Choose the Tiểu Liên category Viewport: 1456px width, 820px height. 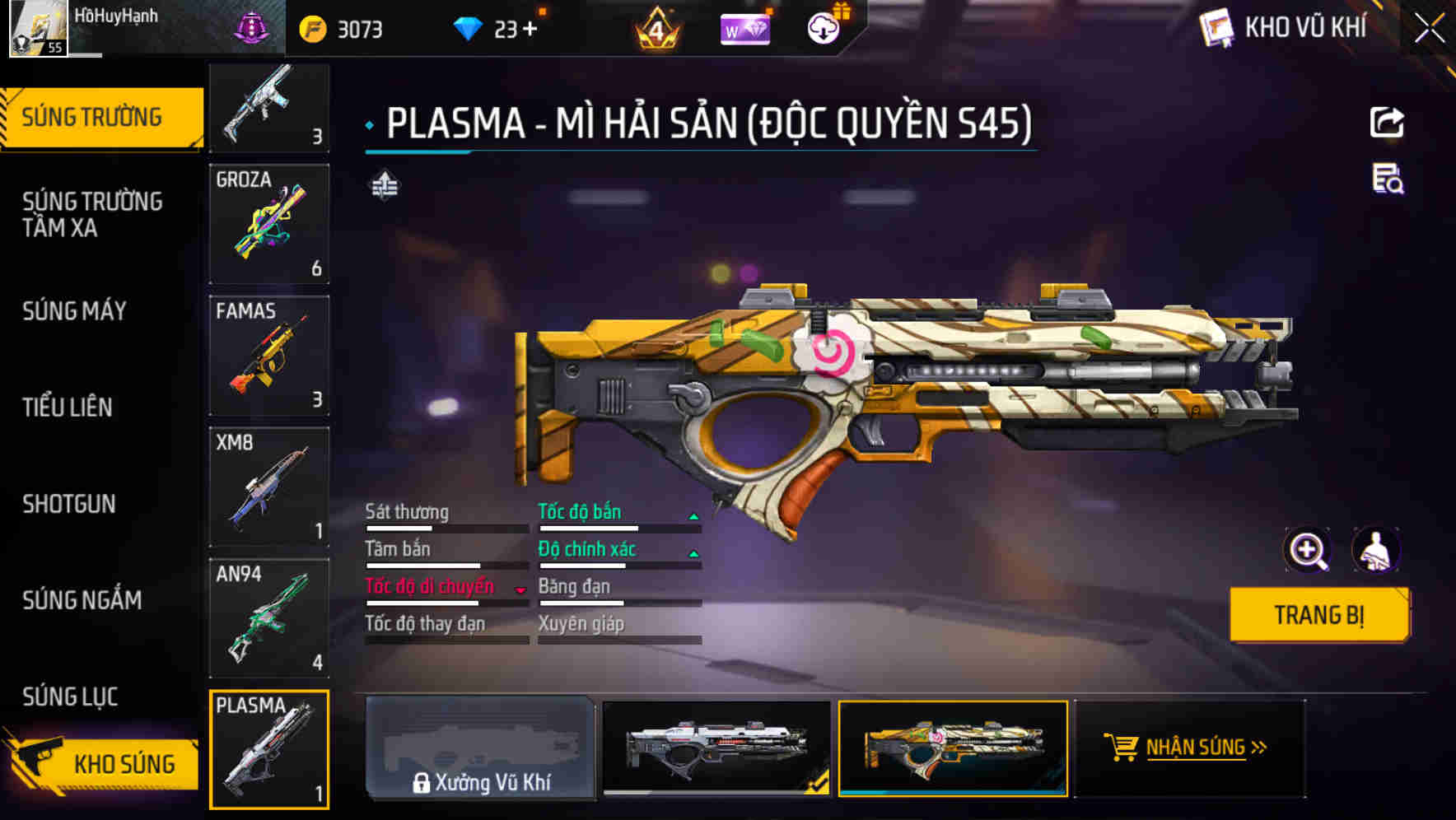pyautogui.click(x=68, y=407)
